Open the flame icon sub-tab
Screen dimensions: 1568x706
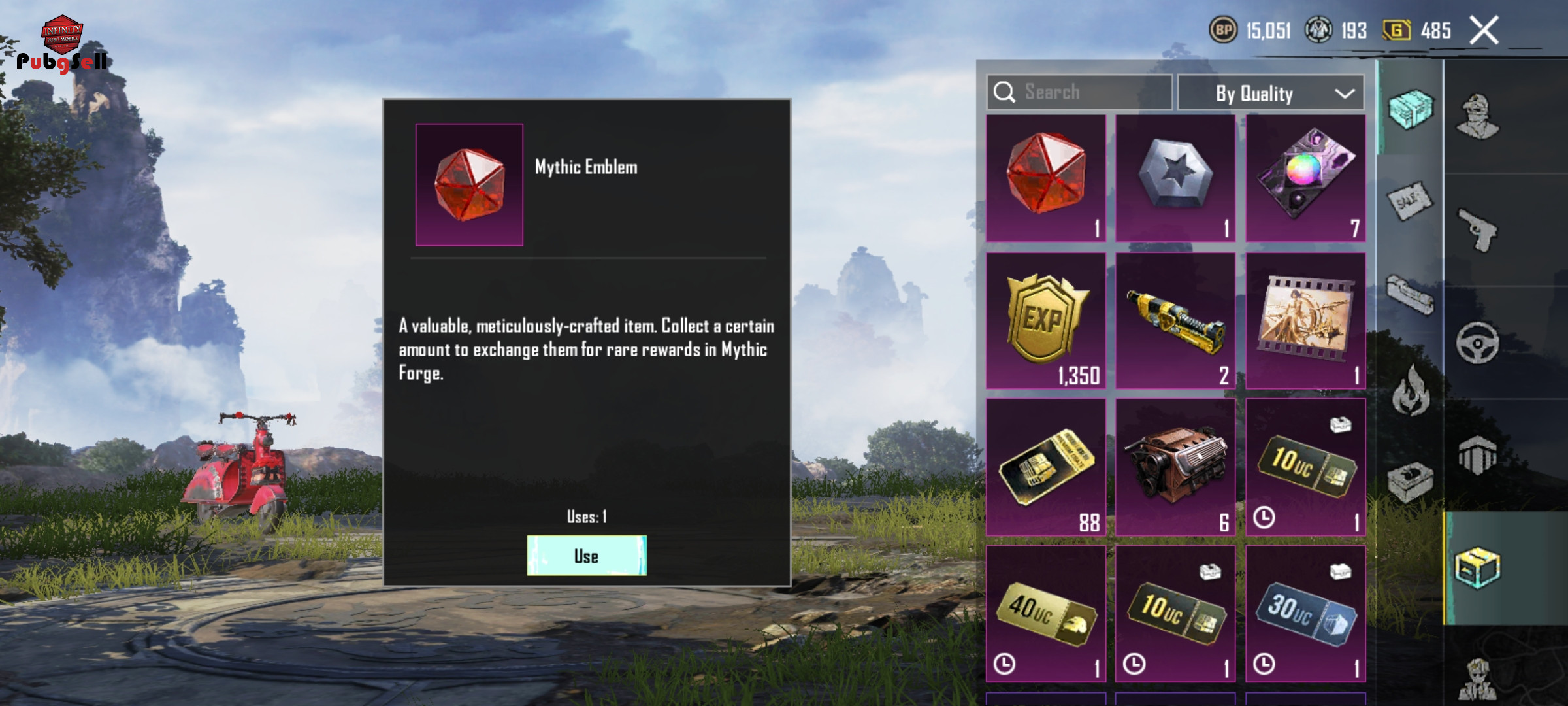(1410, 391)
